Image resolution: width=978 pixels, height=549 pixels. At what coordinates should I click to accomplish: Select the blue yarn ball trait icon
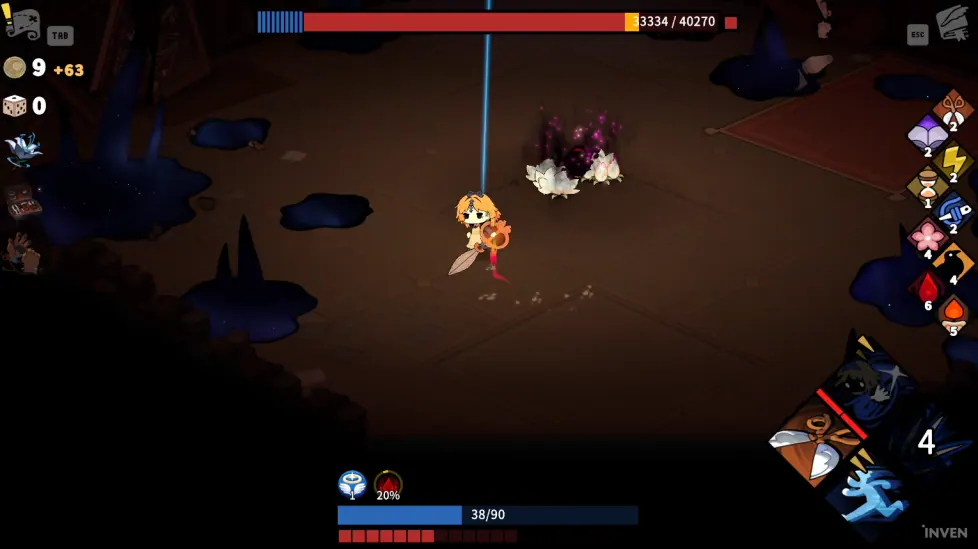[953, 211]
